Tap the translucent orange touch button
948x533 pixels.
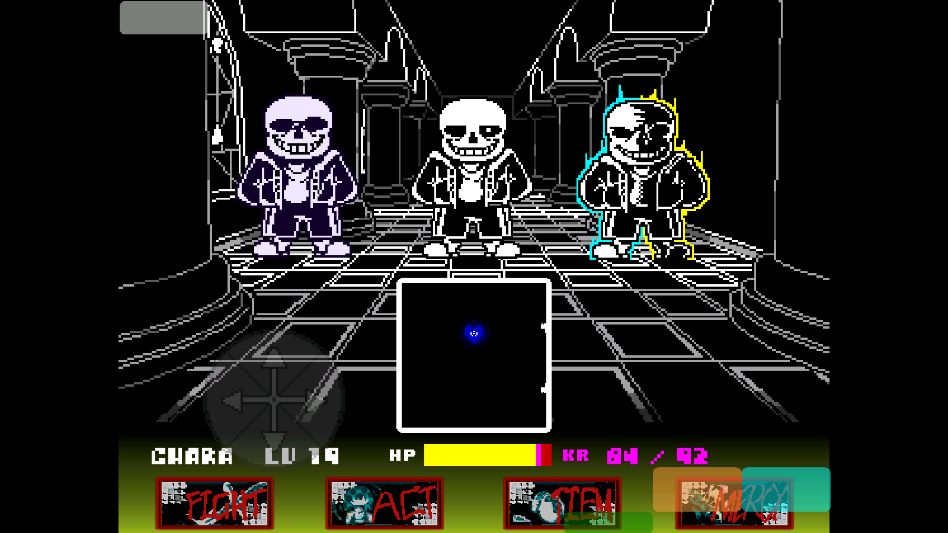[697, 489]
